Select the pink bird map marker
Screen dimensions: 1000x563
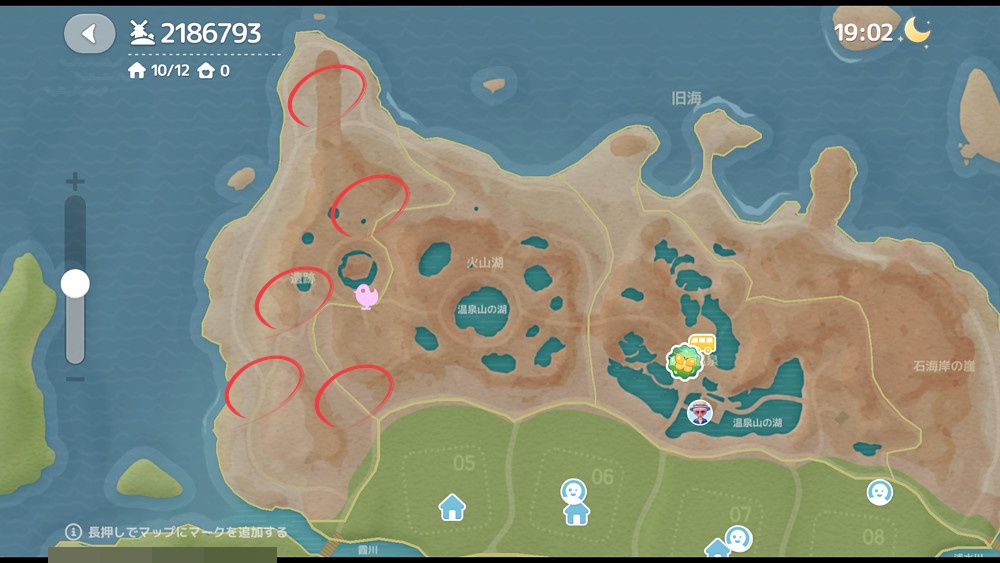[x=367, y=296]
